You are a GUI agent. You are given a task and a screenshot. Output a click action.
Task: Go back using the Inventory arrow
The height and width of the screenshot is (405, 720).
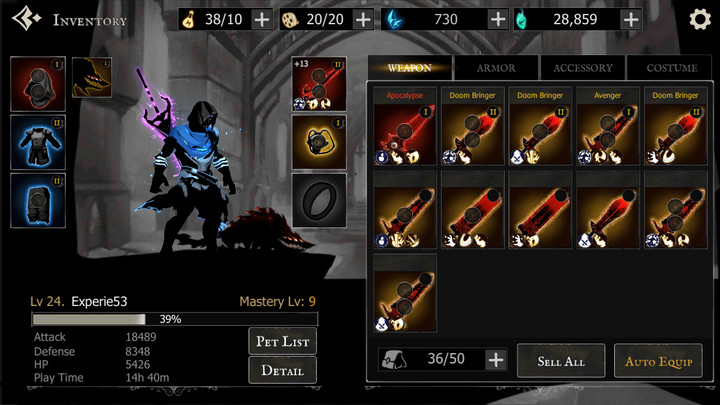[26, 19]
